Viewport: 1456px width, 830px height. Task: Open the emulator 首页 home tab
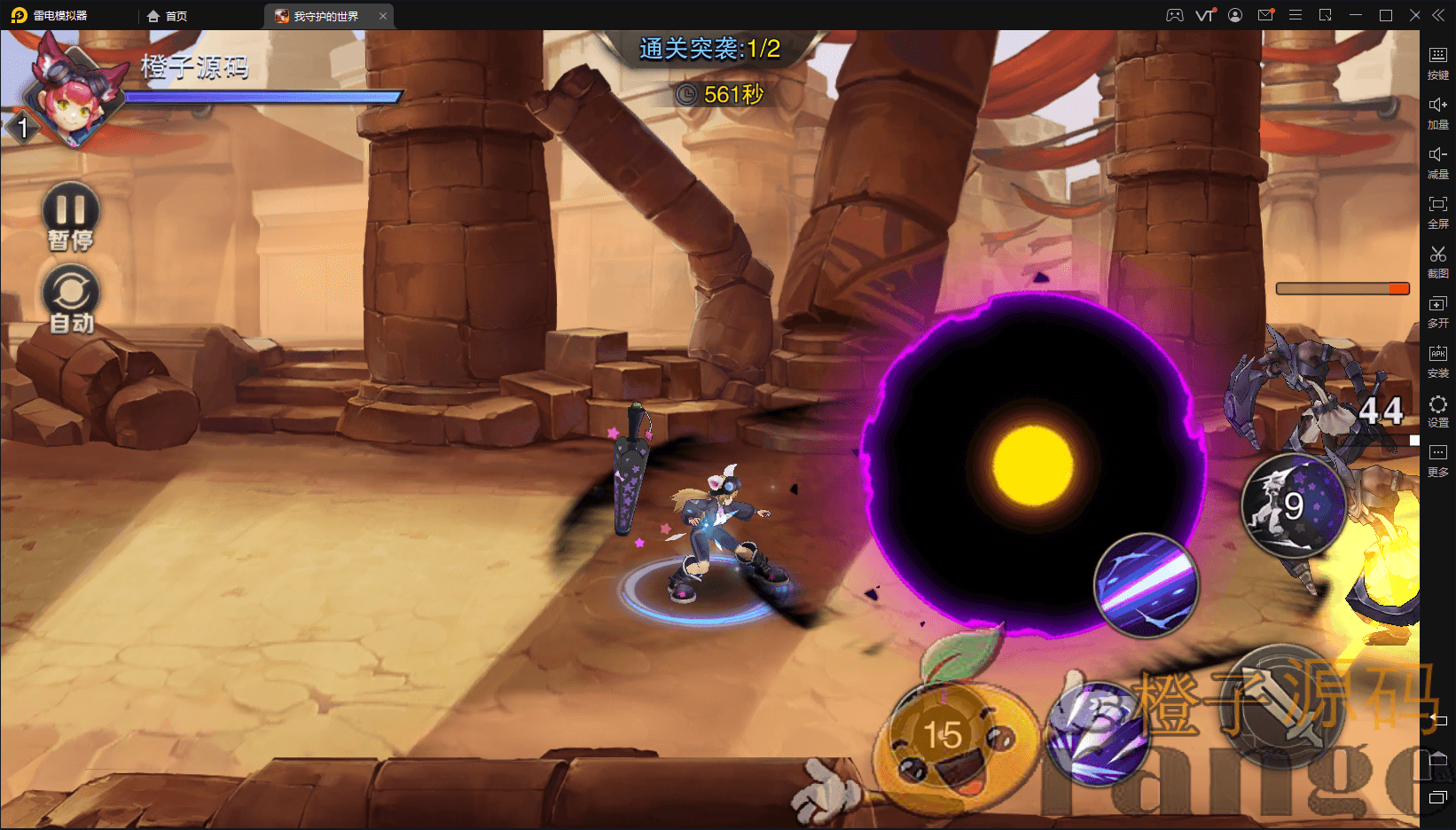coord(168,16)
